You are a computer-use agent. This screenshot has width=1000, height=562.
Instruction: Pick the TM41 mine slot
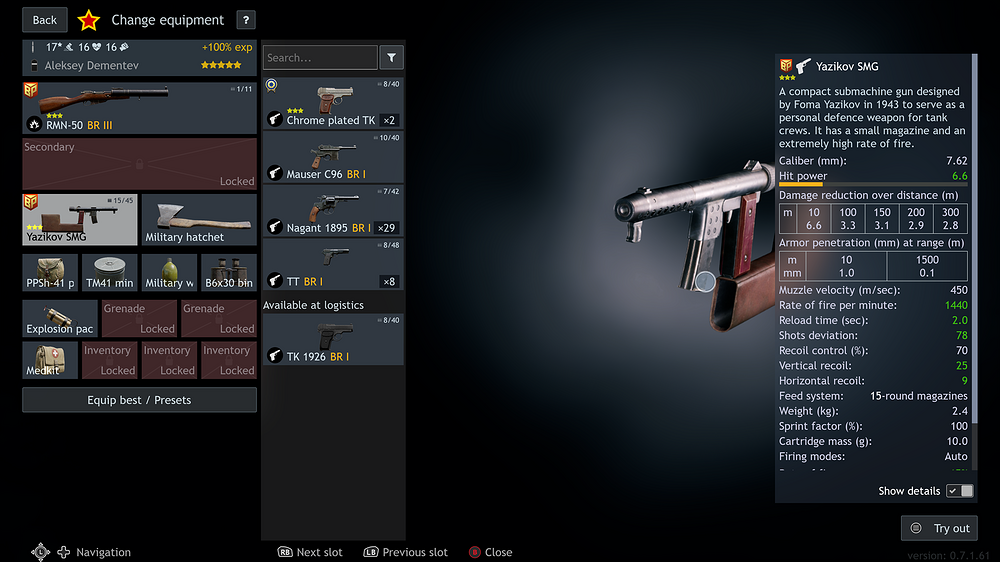(110, 272)
